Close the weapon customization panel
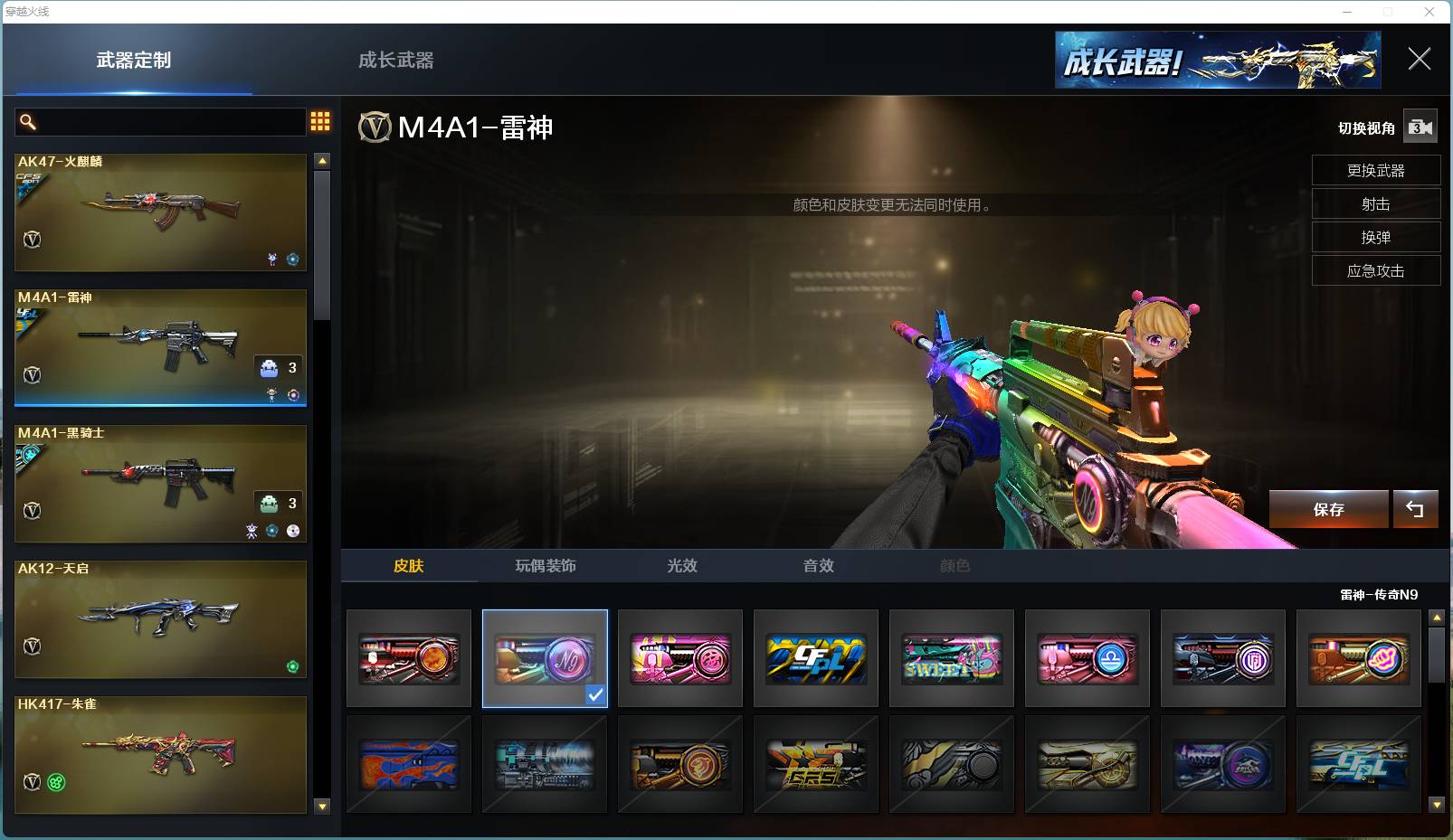Screen dimensions: 1453x840 click(1419, 60)
